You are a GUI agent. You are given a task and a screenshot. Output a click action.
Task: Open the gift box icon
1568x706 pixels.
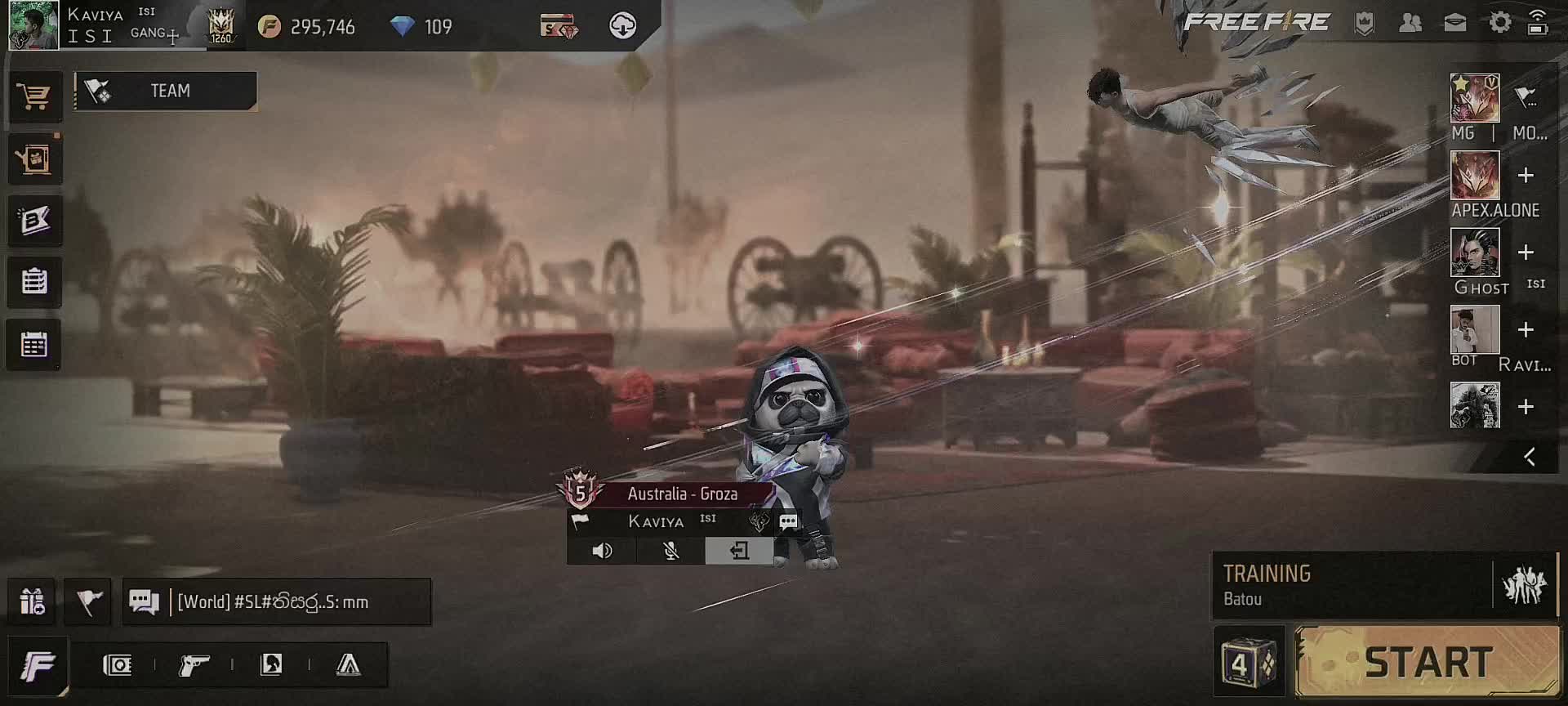coord(32,602)
